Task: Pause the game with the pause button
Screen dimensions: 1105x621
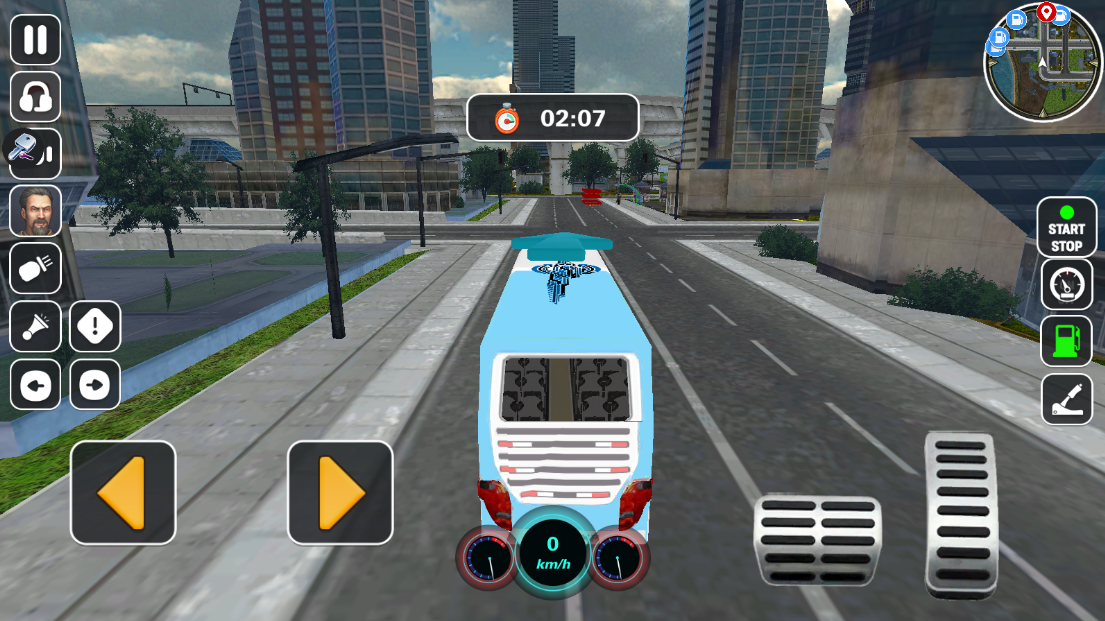Action: coord(36,40)
